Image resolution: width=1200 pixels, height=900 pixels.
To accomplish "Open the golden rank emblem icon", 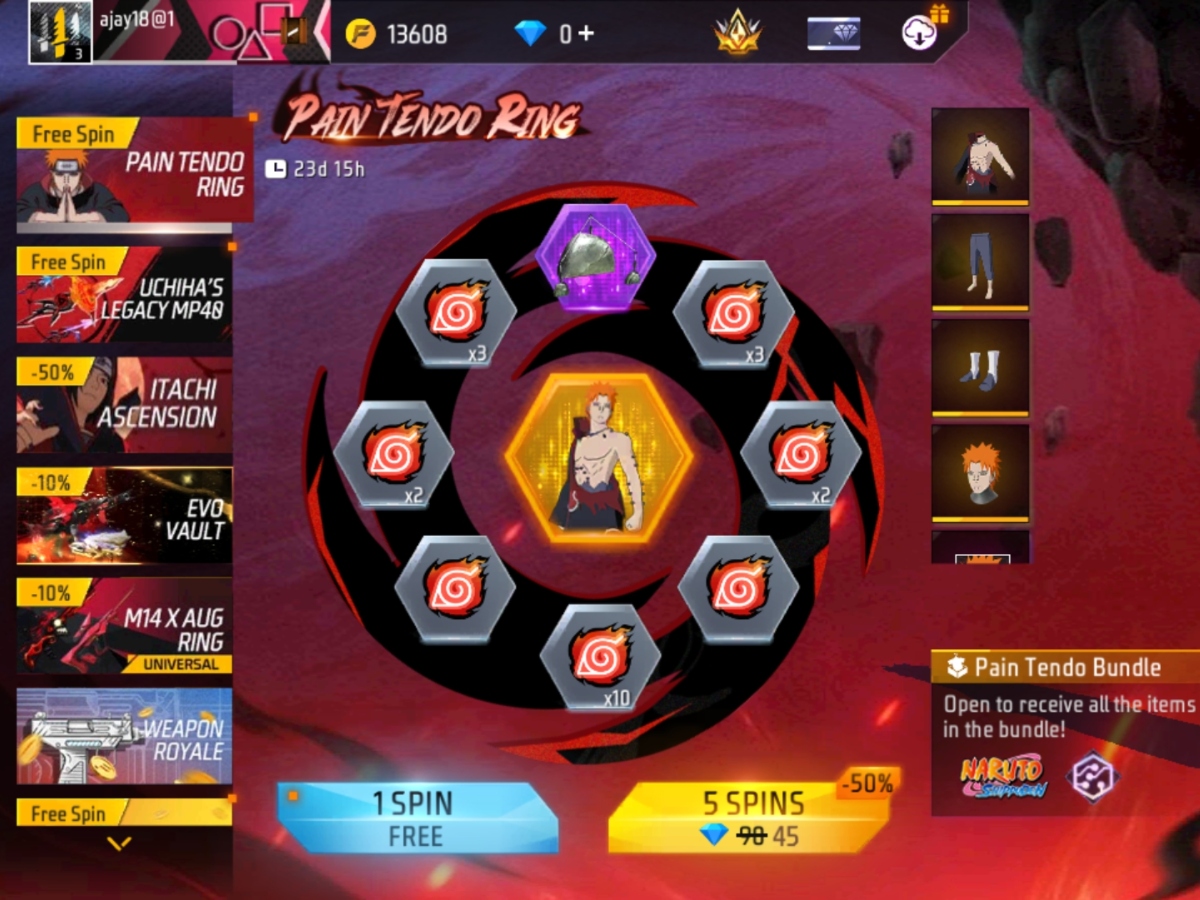I will click(738, 34).
